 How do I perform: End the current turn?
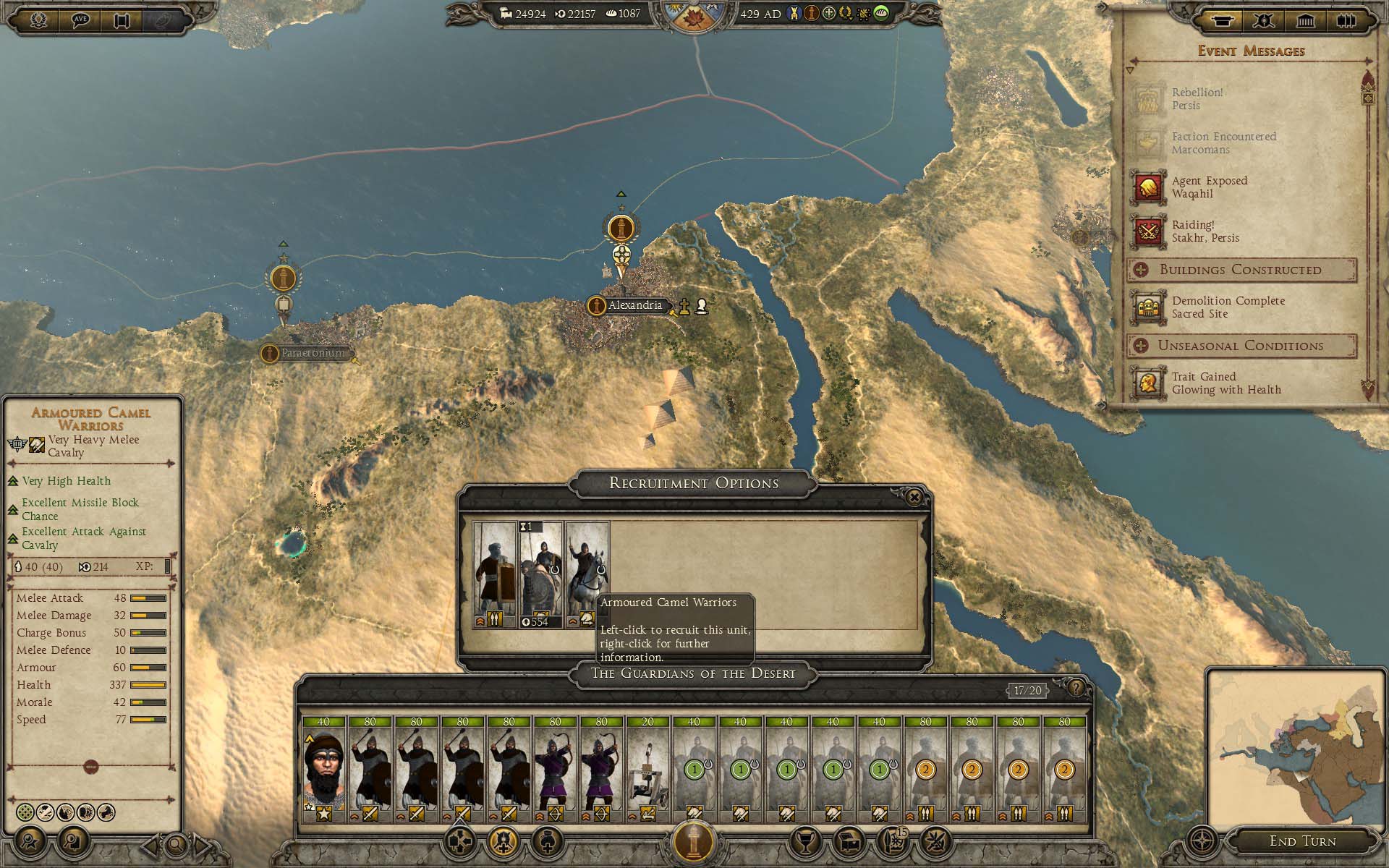click(1302, 841)
